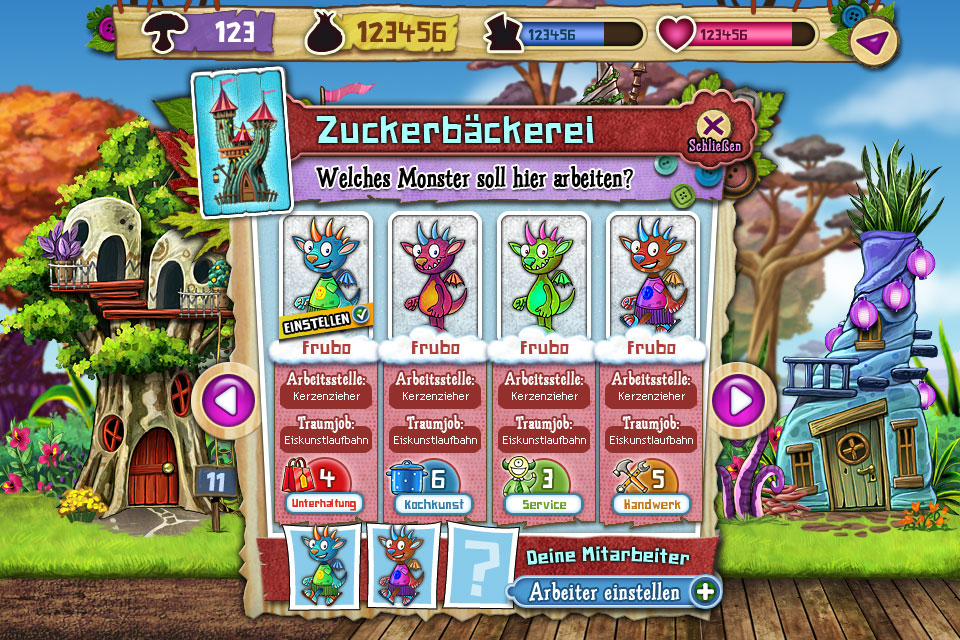This screenshot has width=960, height=640.
Task: Click the Handwerk skill label
Action: click(651, 504)
